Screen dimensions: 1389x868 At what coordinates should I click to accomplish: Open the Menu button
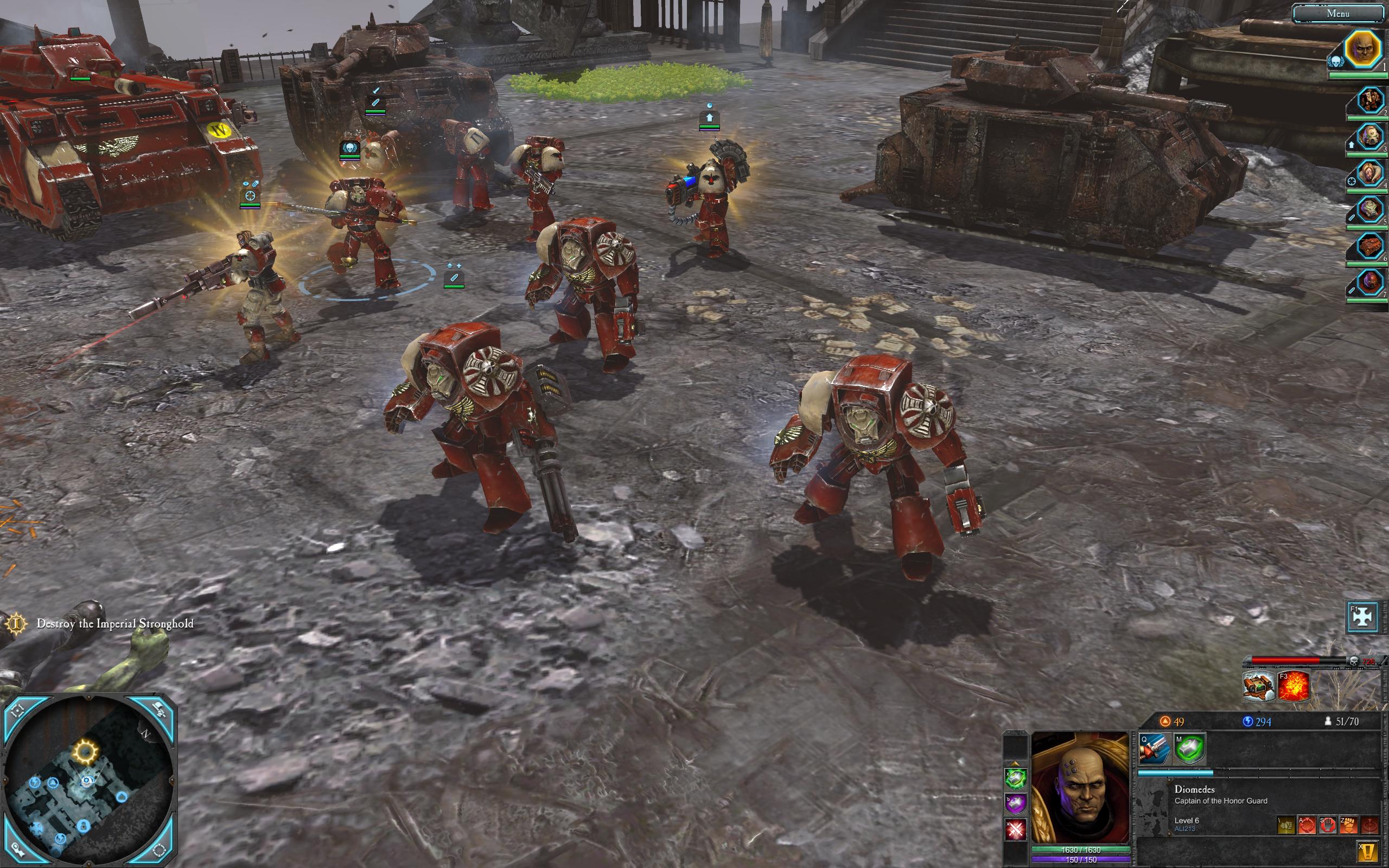1337,13
